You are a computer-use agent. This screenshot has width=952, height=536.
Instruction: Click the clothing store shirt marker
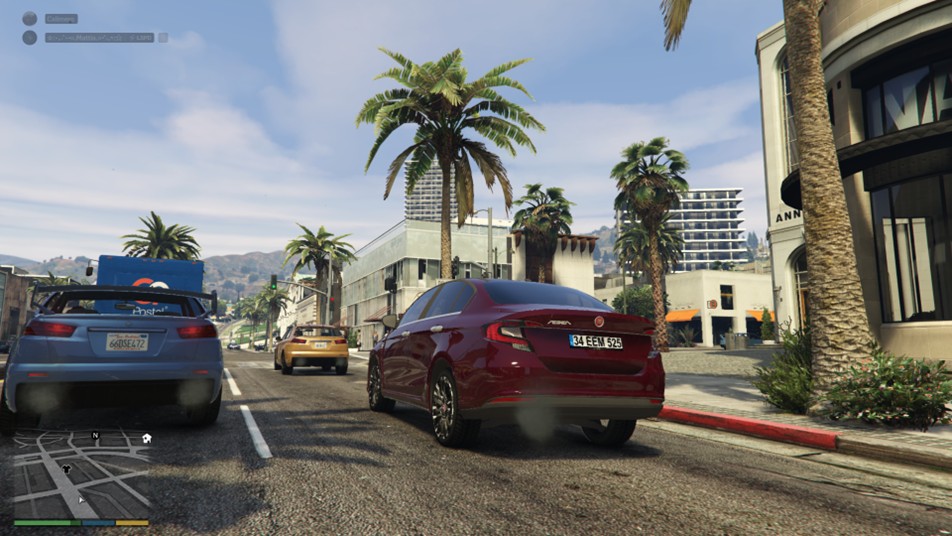(67, 466)
